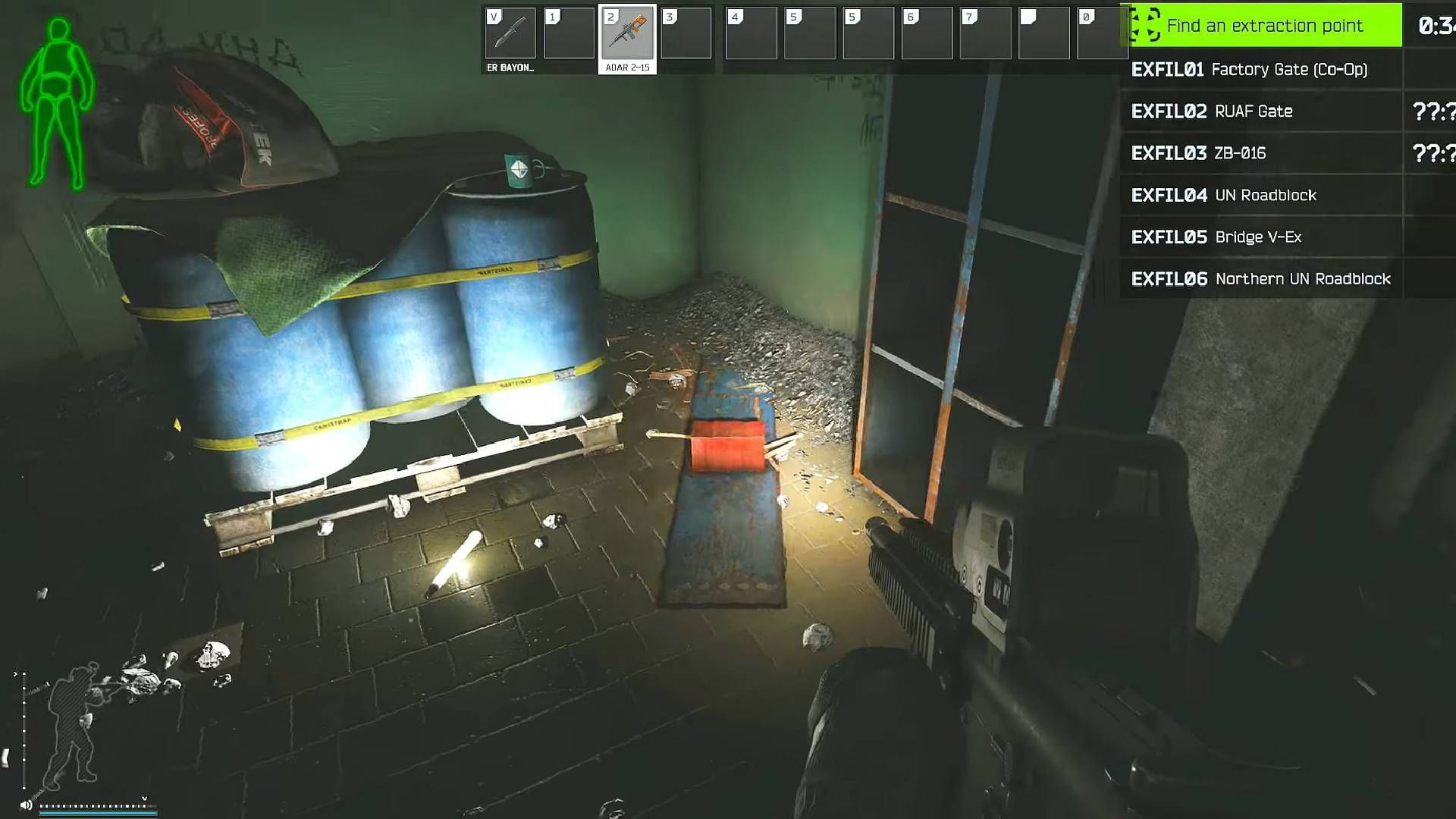Select the EXFIL06 Northern UN Roadblock entry
Image resolution: width=1456 pixels, height=819 pixels.
(x=1262, y=278)
